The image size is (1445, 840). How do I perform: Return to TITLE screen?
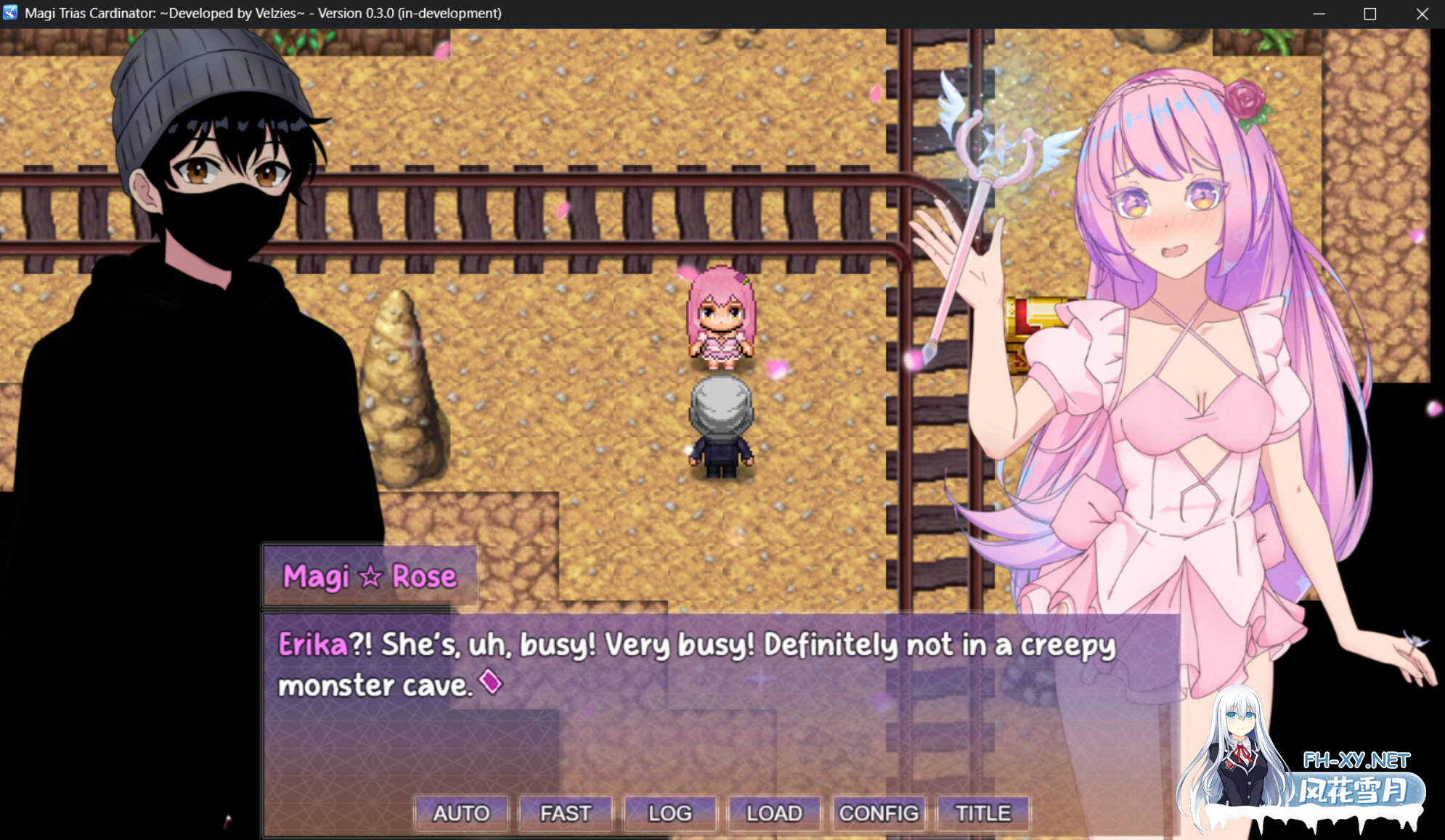click(982, 813)
